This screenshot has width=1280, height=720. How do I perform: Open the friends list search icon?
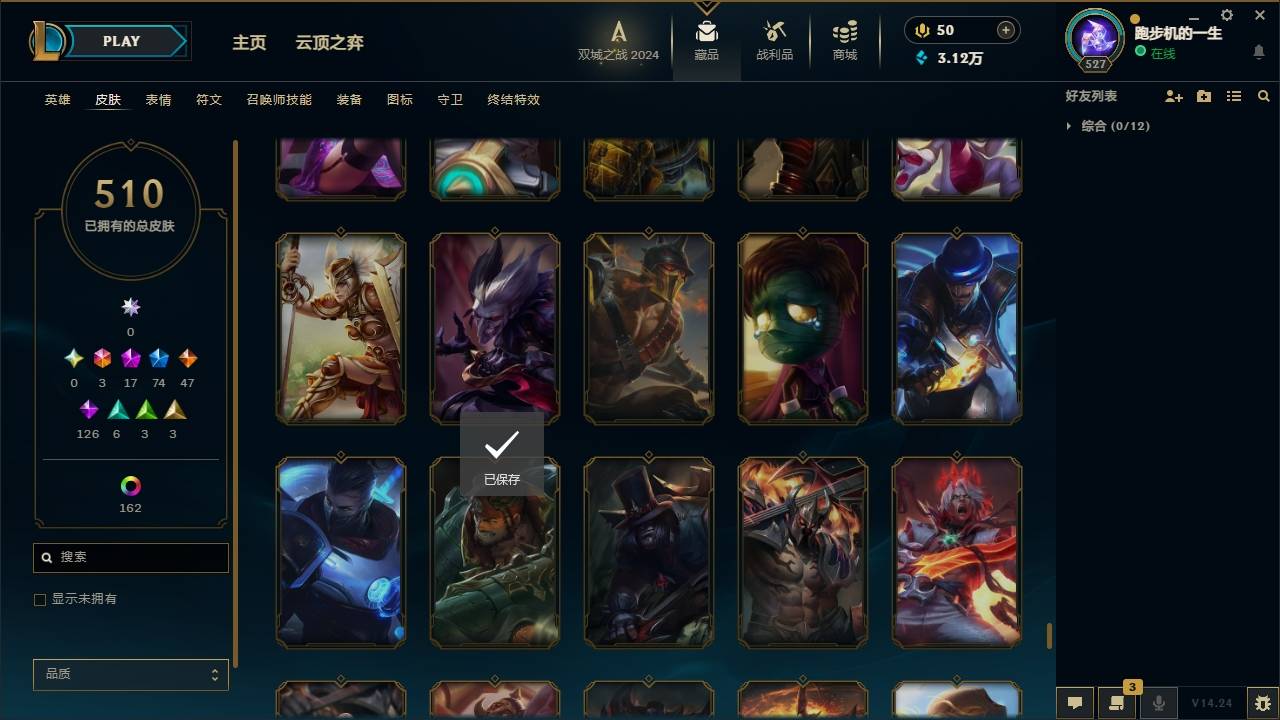(1263, 96)
